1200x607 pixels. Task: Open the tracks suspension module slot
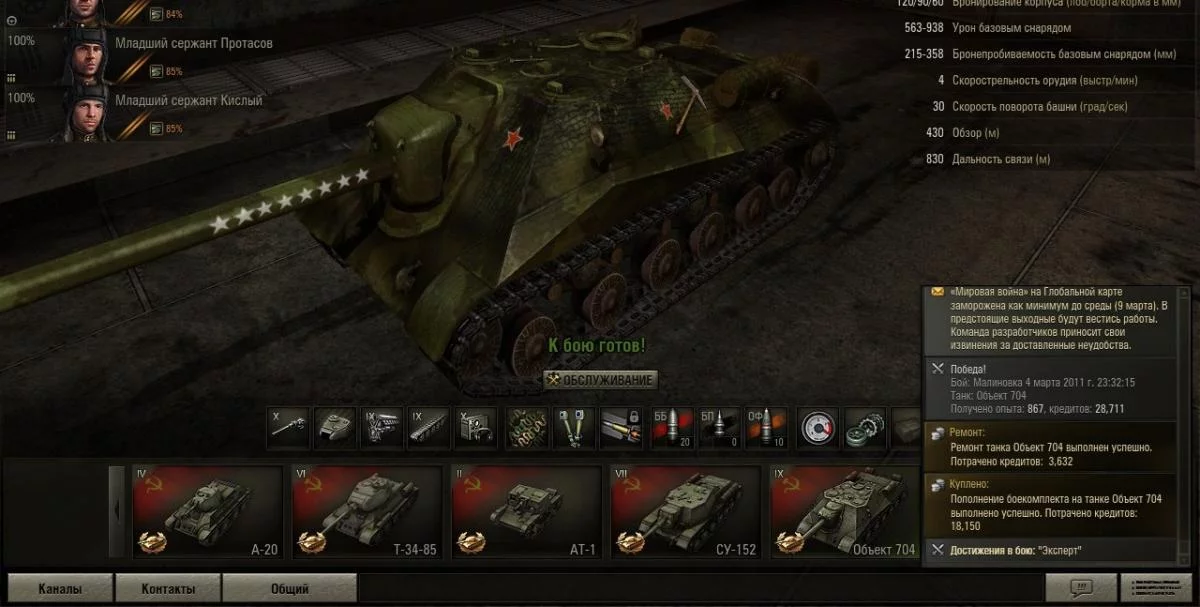(428, 427)
